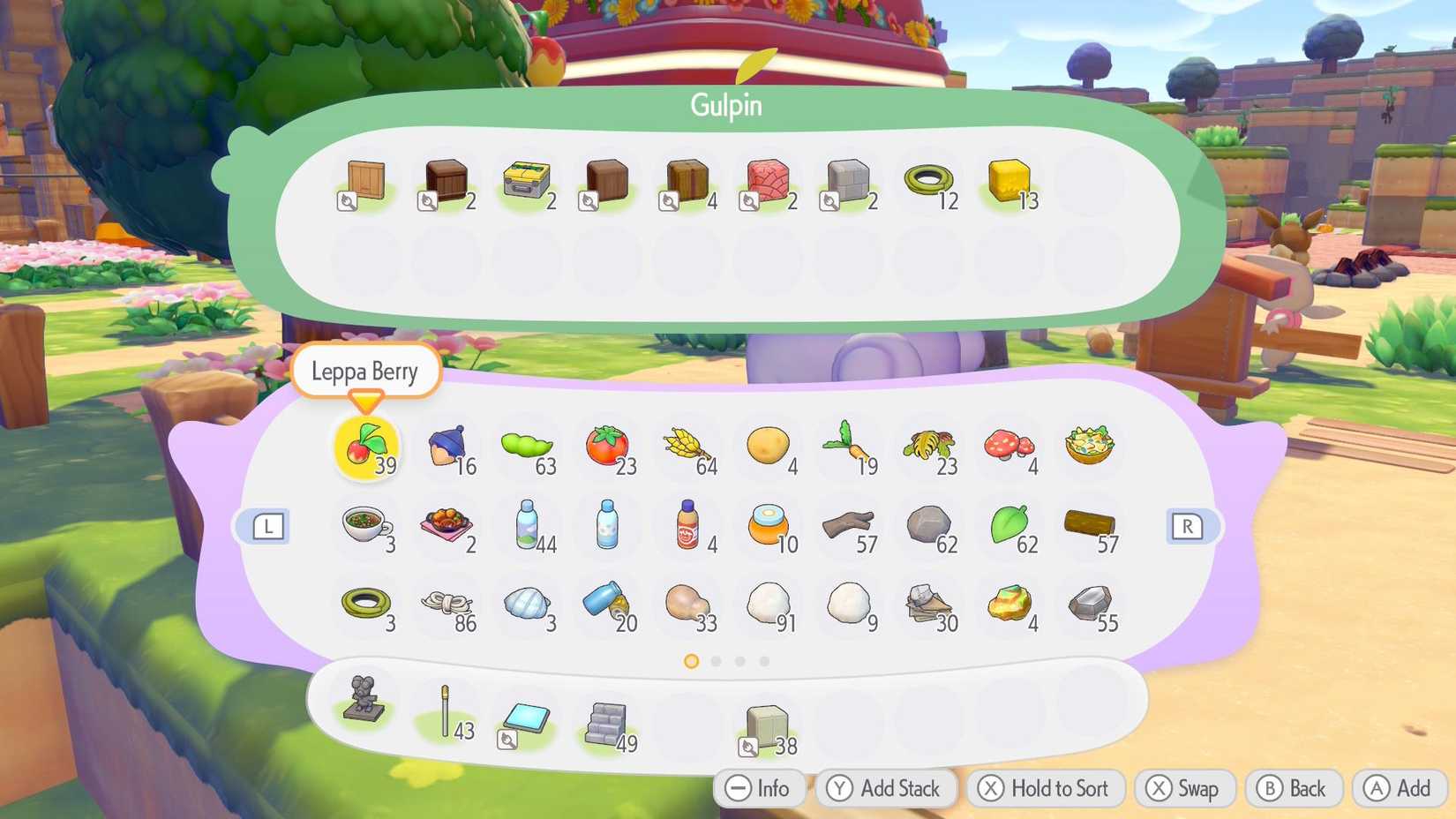The width and height of the screenshot is (1456, 819).
Task: Pick the Seashell item icon
Action: (526, 605)
